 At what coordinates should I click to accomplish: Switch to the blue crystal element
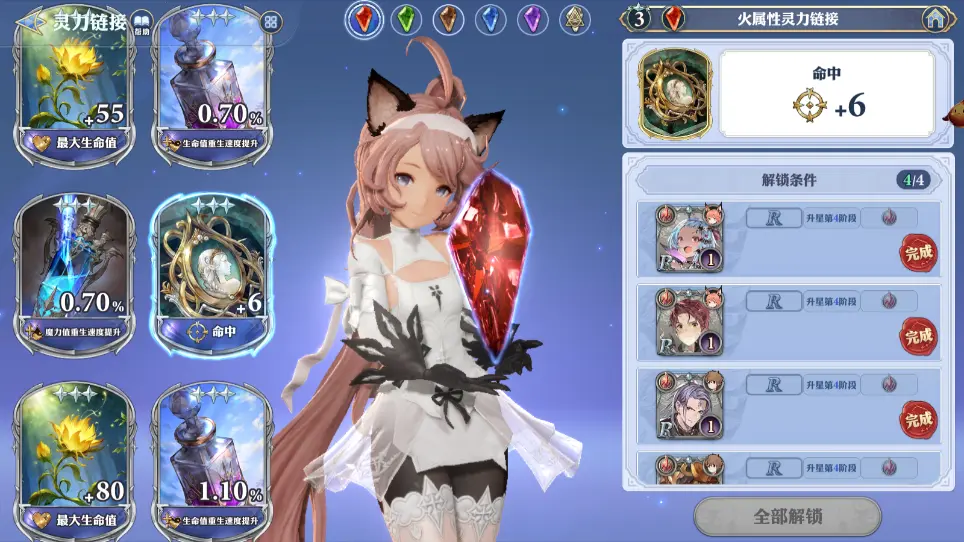pyautogui.click(x=490, y=19)
